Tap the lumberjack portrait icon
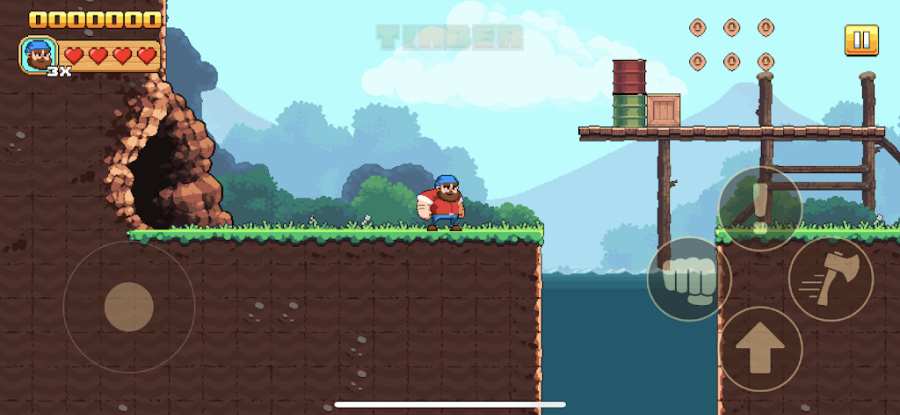This screenshot has width=900, height=415. 39,55
